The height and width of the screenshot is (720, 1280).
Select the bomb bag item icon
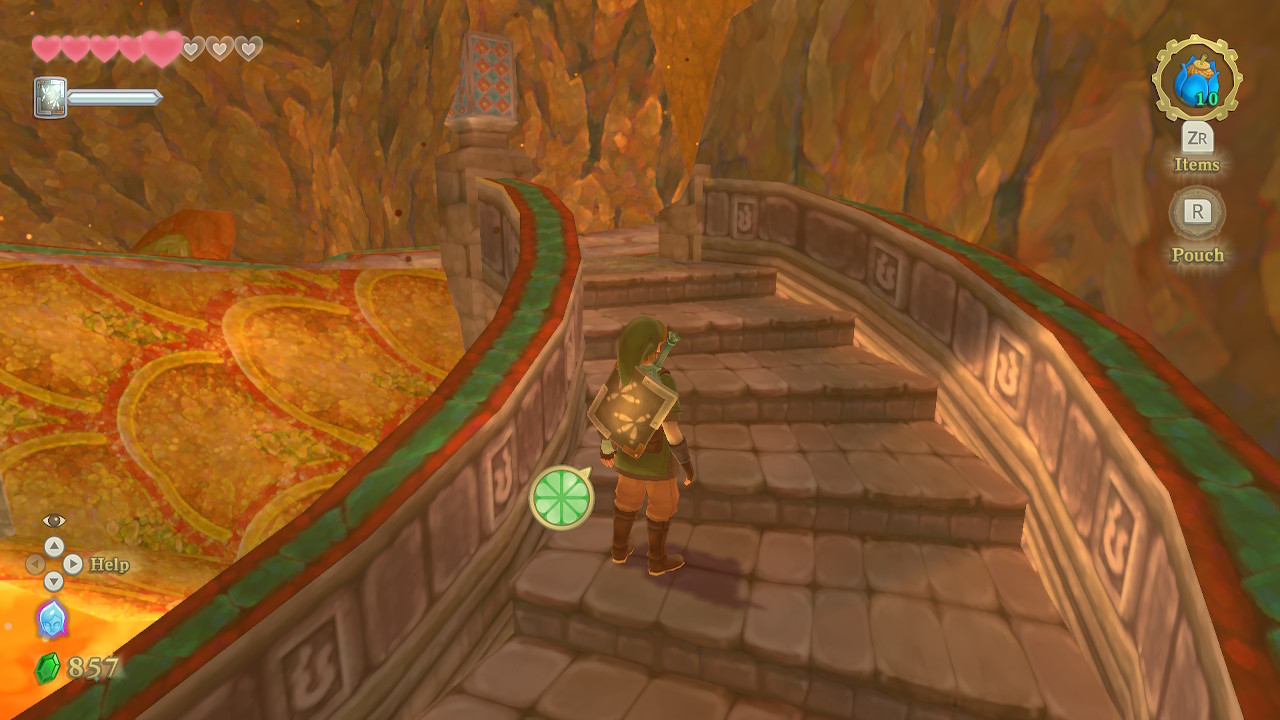(1196, 80)
